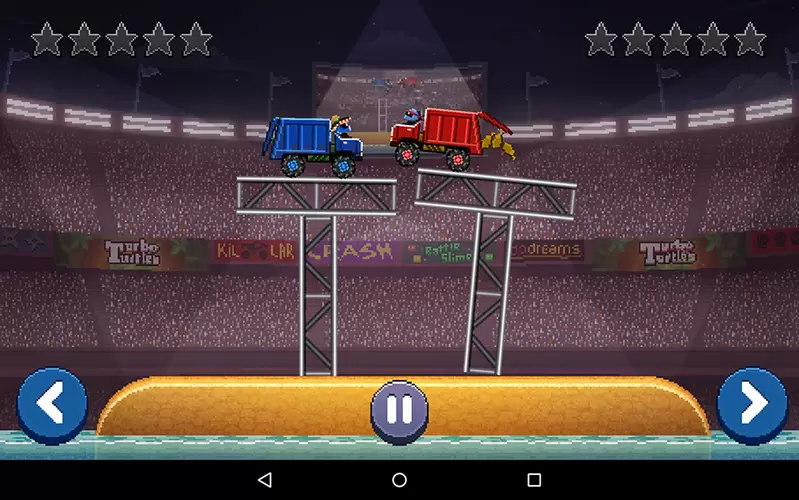Screen dimensions: 799x500
Task: Tap the Android back navigation button
Action: 265,480
